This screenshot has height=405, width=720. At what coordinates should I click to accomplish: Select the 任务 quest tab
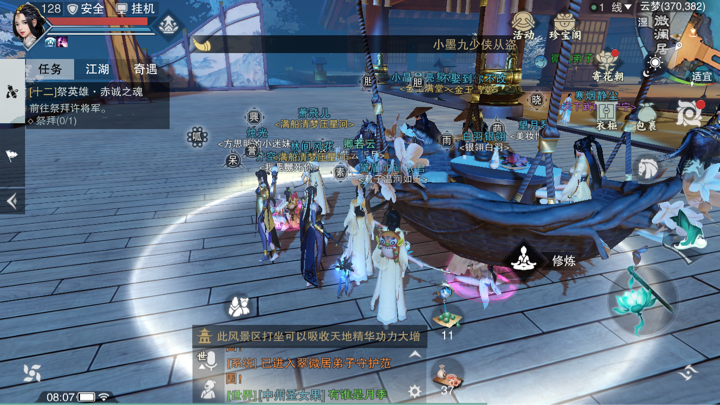tap(49, 69)
